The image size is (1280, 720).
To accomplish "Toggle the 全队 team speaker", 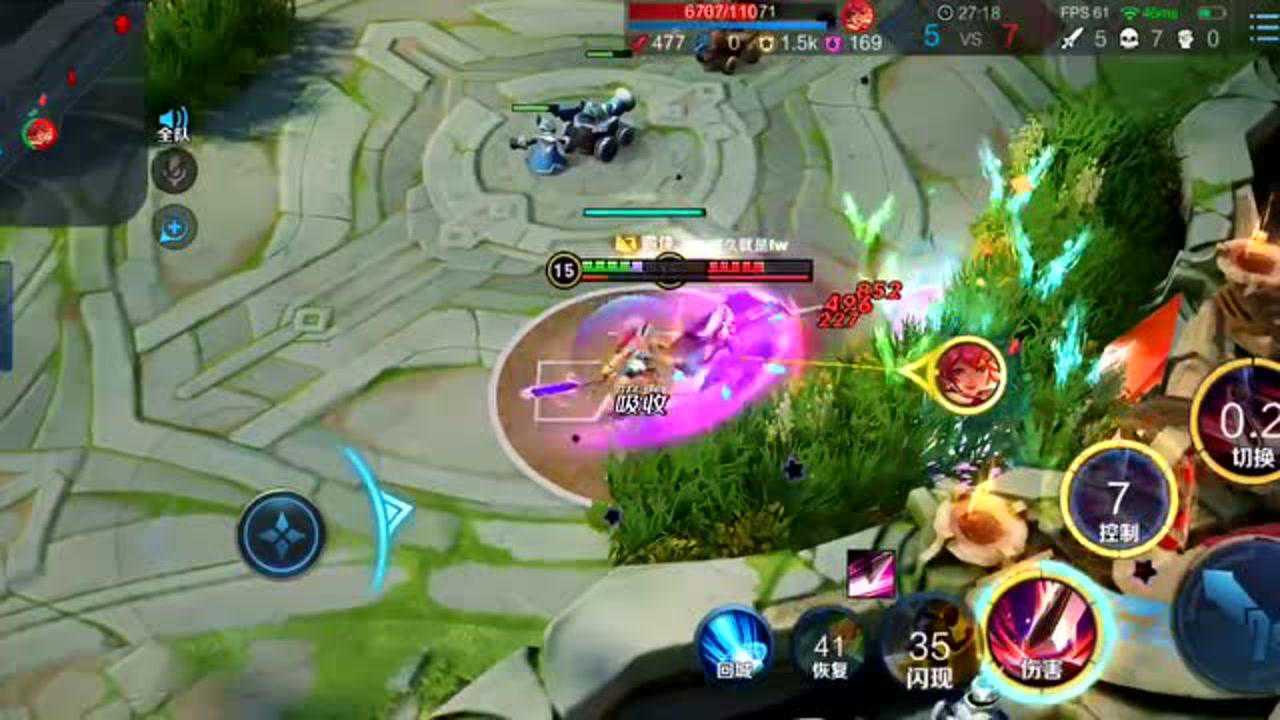I will point(173,124).
